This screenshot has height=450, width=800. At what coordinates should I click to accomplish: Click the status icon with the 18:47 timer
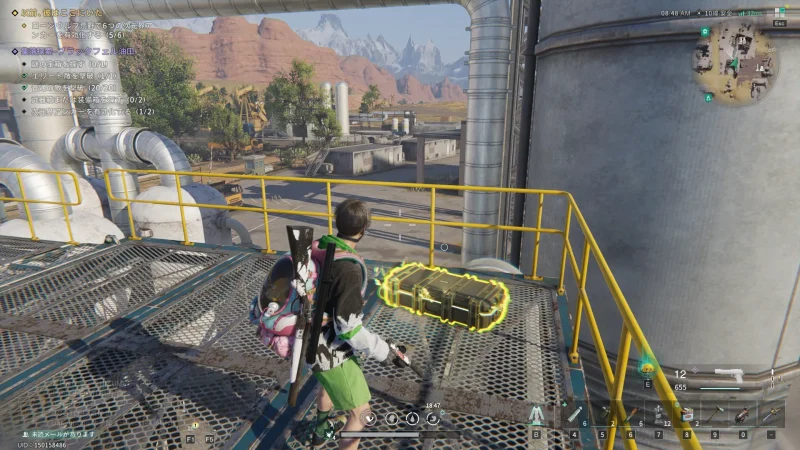tap(432, 418)
